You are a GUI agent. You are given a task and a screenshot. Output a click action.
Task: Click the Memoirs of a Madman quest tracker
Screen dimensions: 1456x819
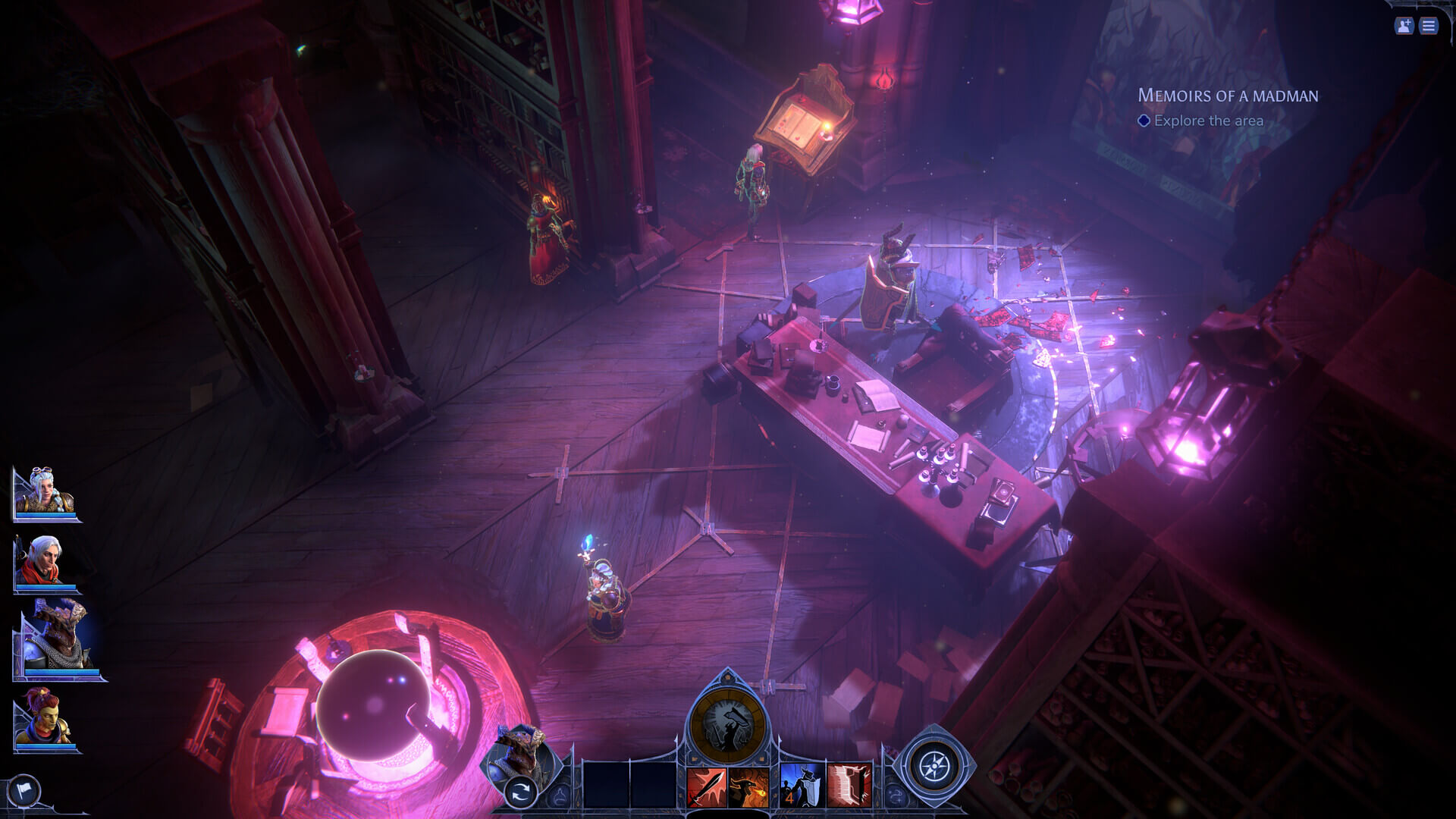1227,96
